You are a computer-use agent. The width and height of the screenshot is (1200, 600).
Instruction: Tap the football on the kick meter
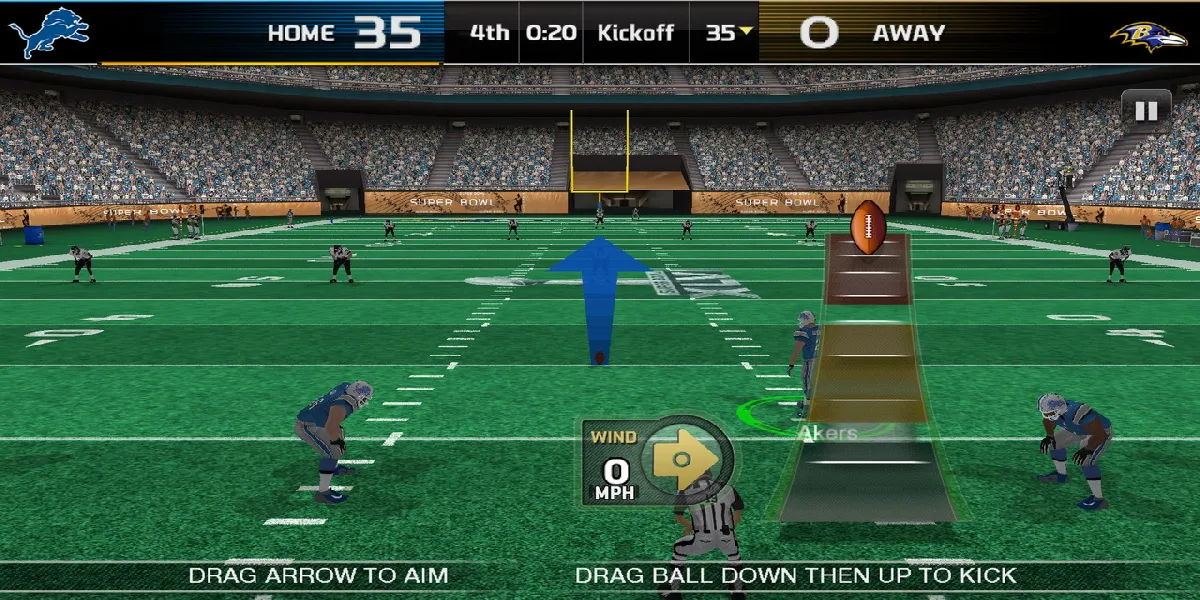coord(868,227)
